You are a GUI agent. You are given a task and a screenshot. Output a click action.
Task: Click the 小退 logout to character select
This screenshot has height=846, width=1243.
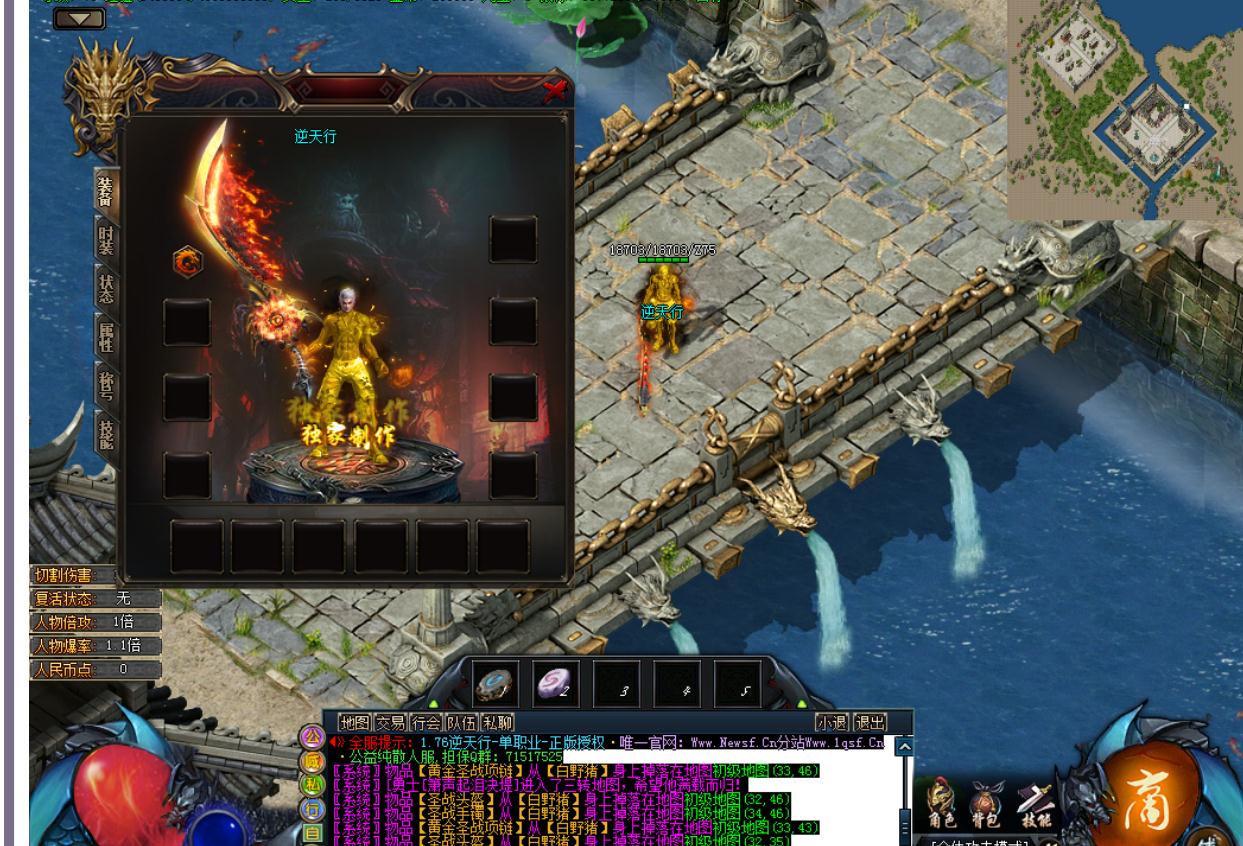(x=832, y=722)
